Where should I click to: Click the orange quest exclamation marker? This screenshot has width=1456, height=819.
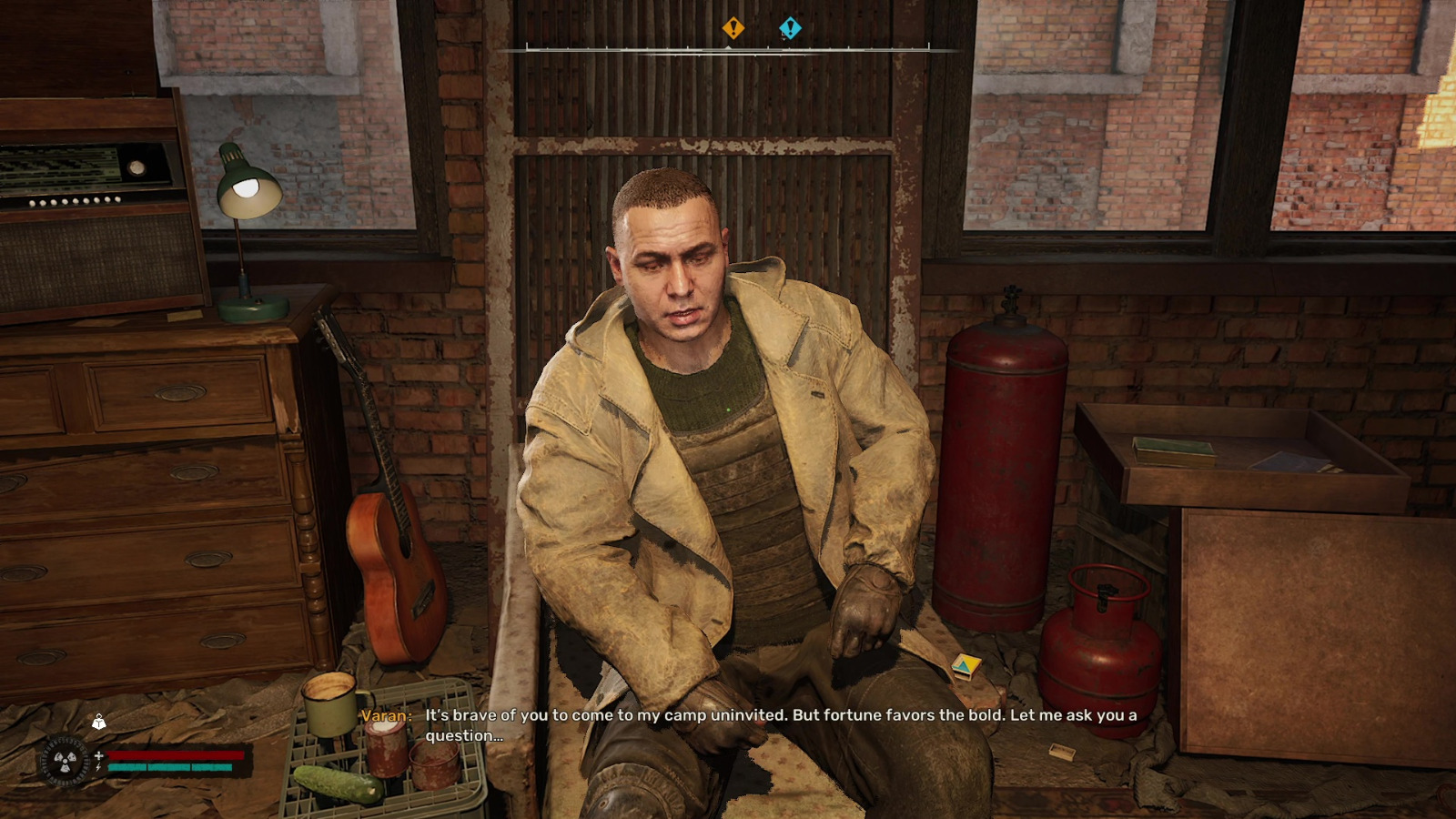point(734,26)
